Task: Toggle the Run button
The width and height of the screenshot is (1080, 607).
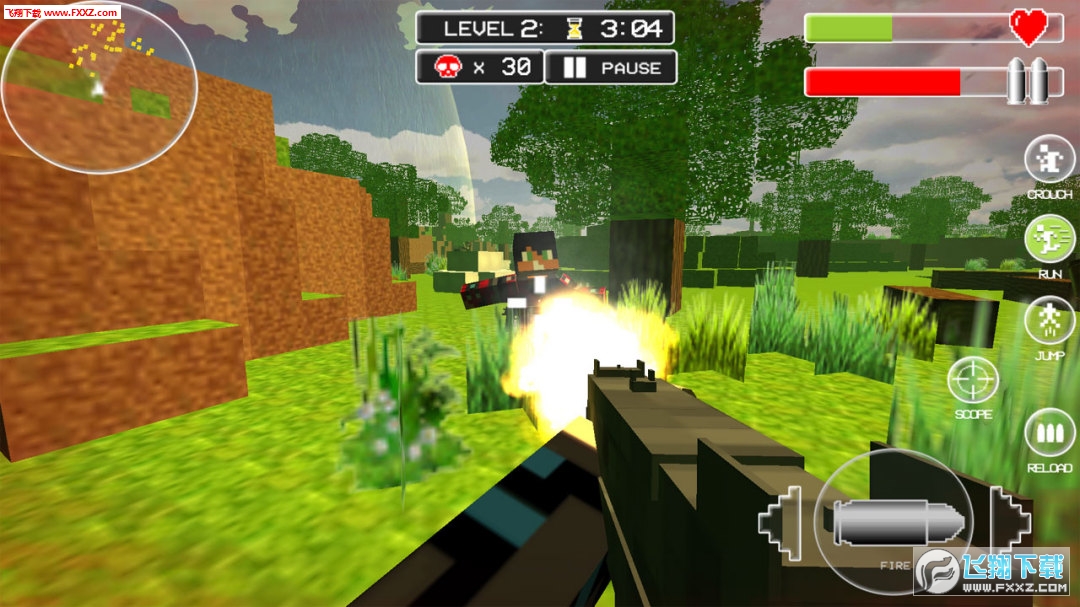Action: pyautogui.click(x=1049, y=239)
